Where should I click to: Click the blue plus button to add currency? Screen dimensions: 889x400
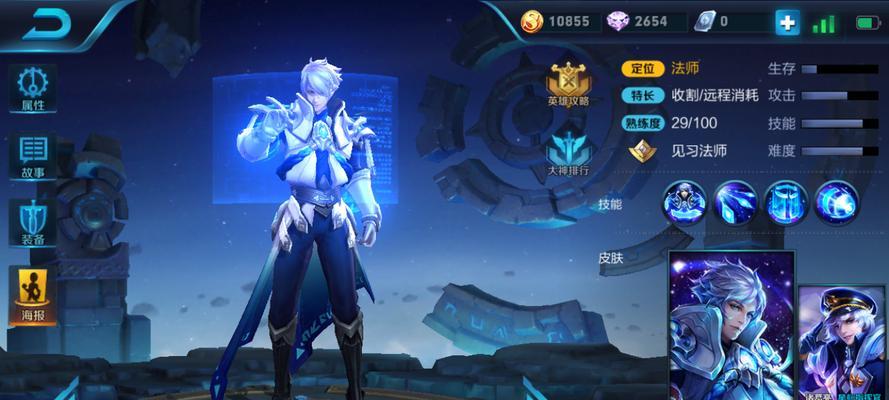tap(788, 22)
